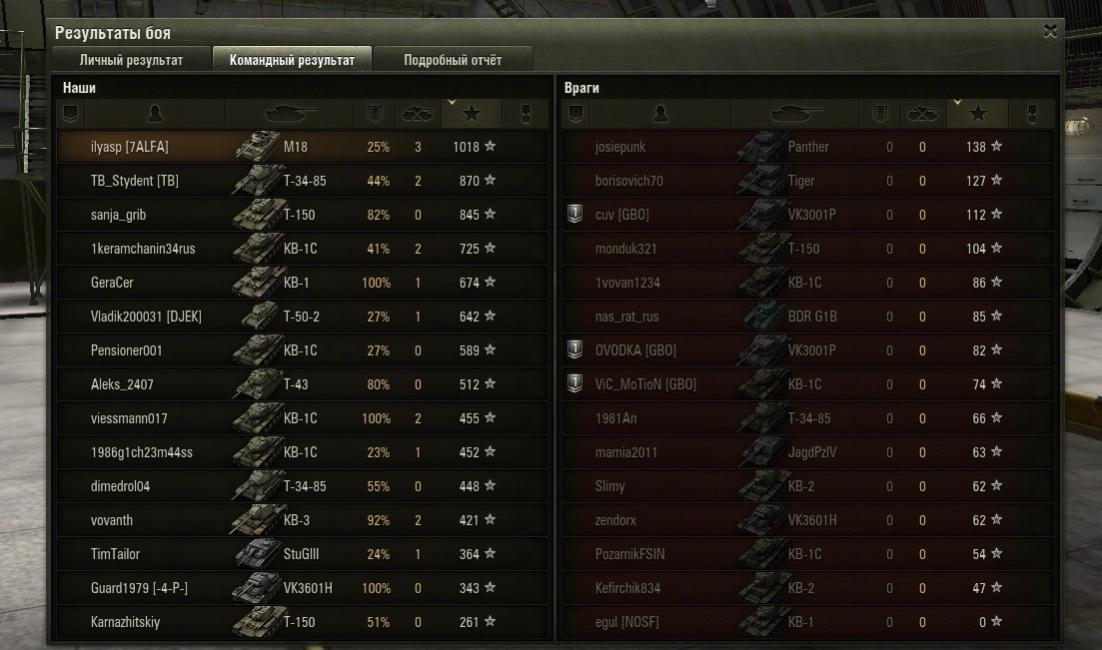The width and height of the screenshot is (1102, 650).
Task: Close the battle results window
Action: [x=1050, y=32]
